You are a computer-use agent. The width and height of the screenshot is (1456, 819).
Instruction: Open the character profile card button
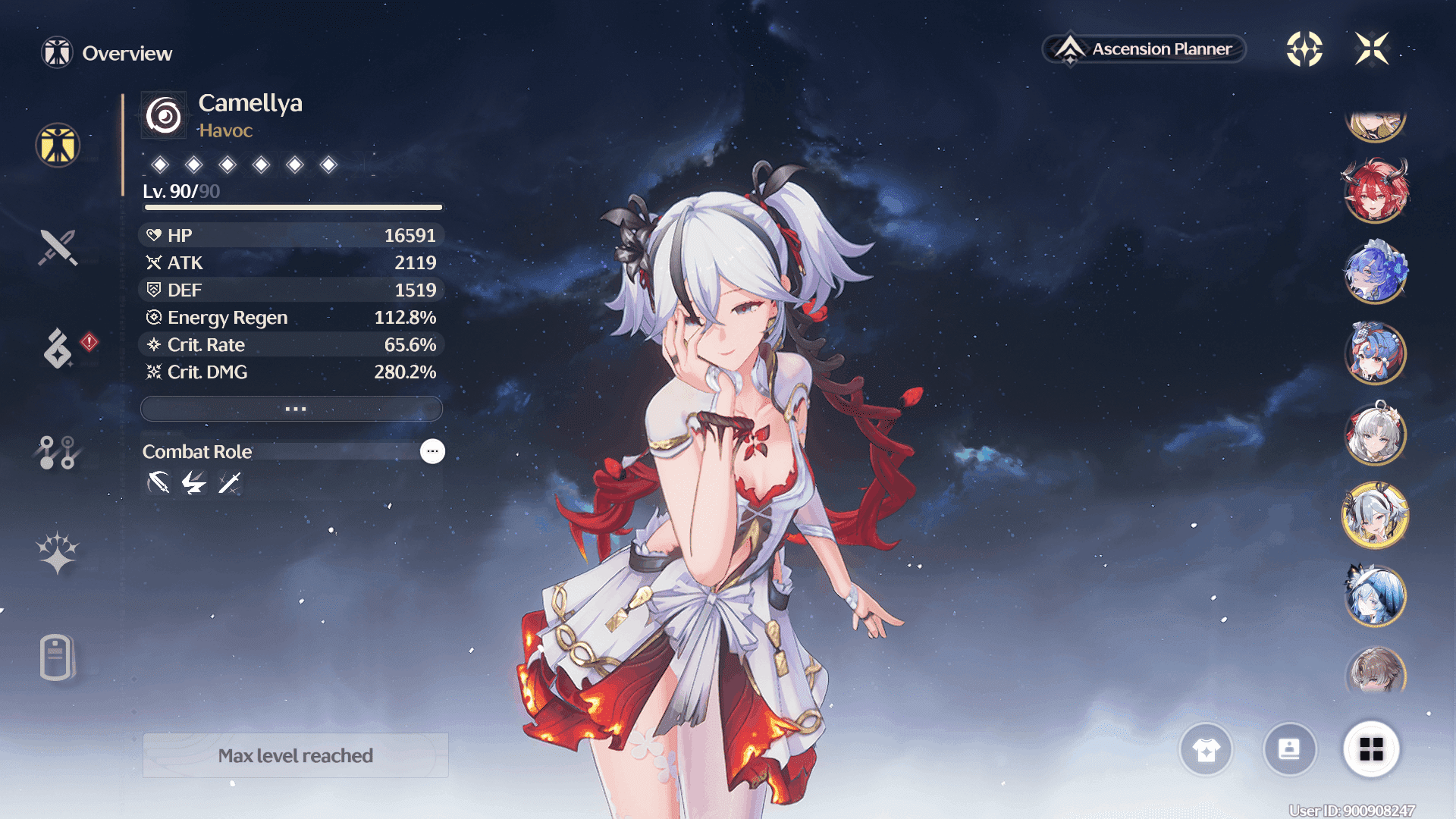[1289, 750]
